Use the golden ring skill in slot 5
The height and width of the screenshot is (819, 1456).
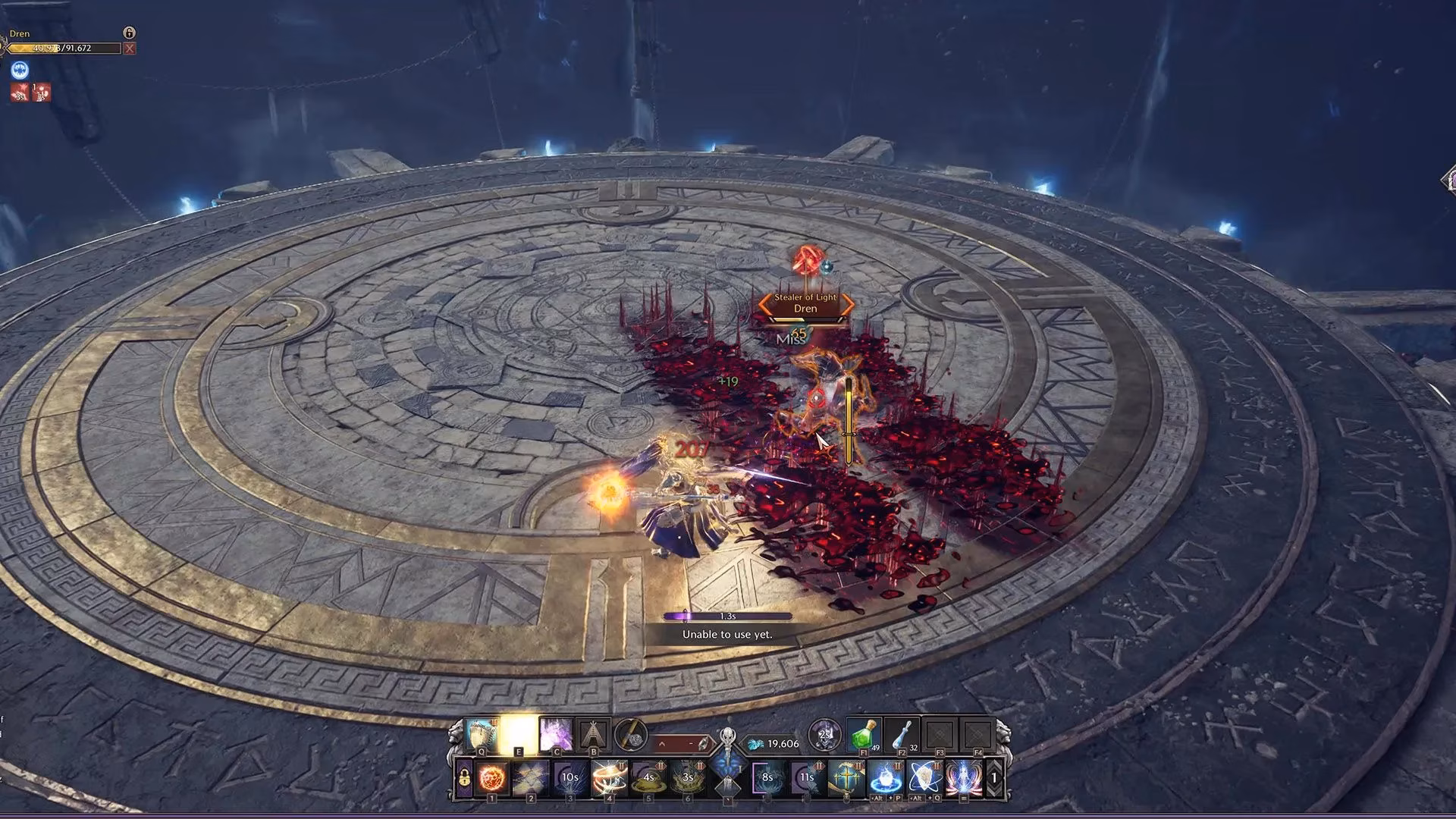648,778
